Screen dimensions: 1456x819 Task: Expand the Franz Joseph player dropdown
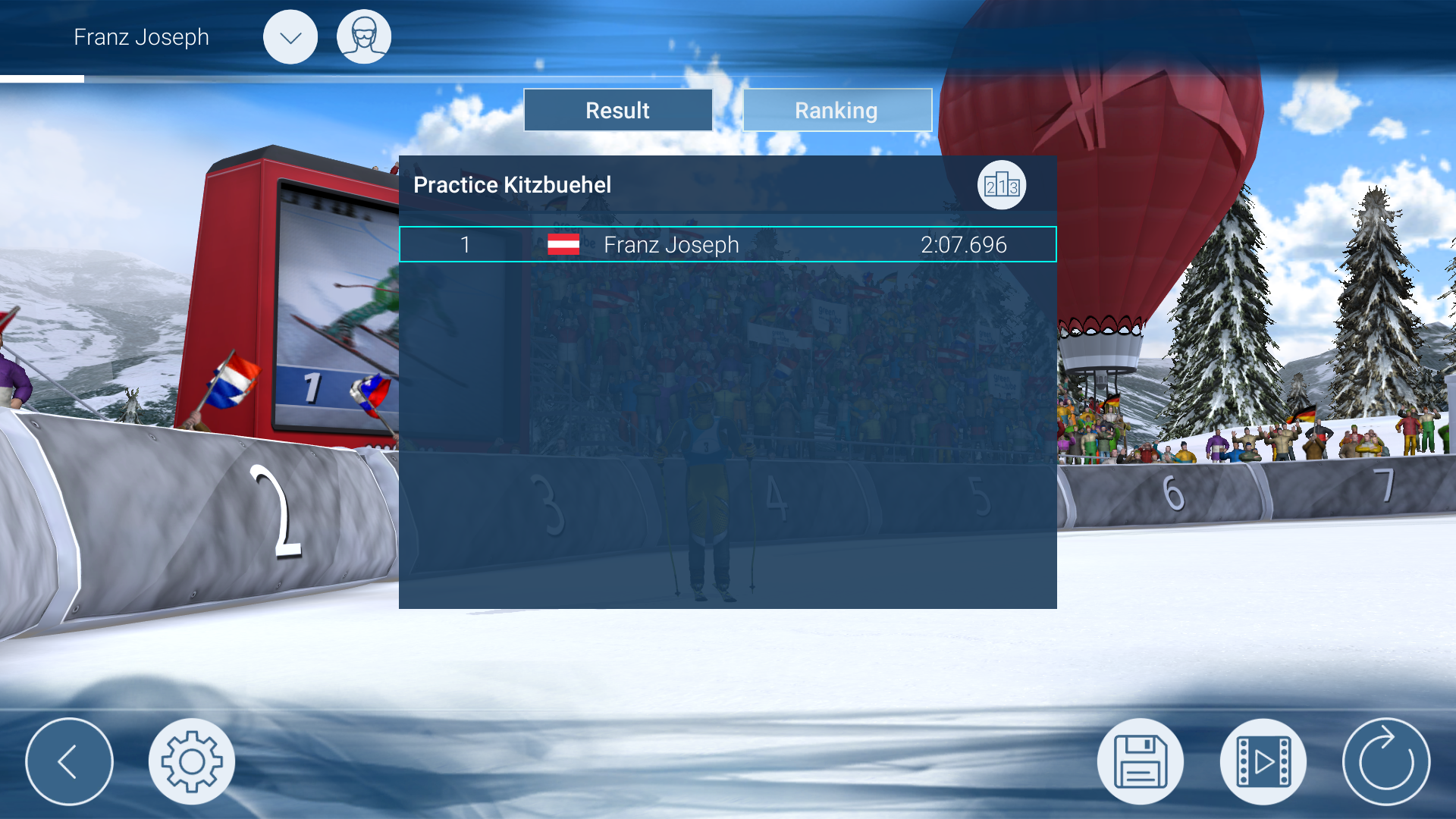(x=290, y=37)
